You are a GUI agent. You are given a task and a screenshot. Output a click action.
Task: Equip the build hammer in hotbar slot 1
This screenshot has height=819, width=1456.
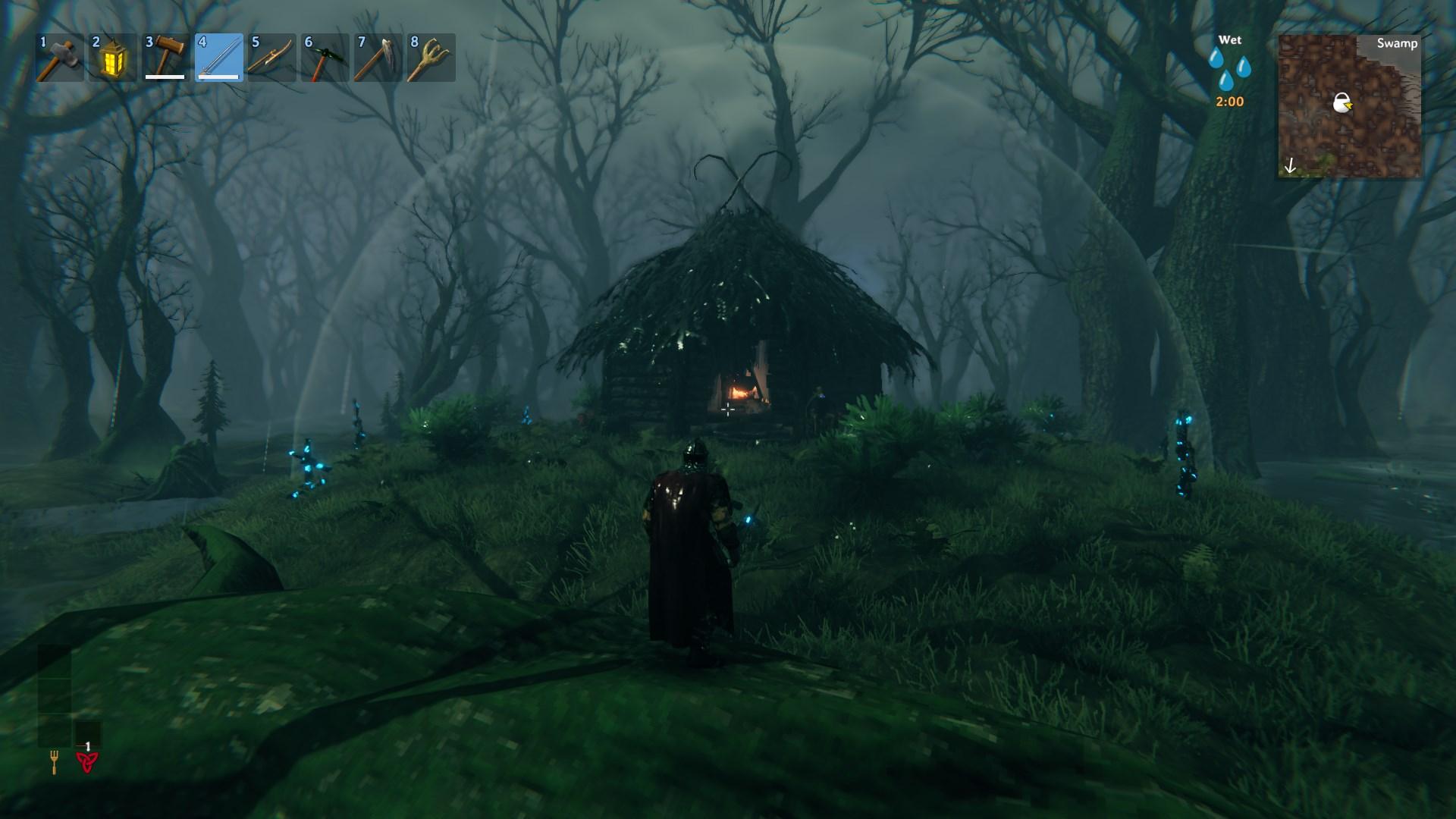pos(61,57)
